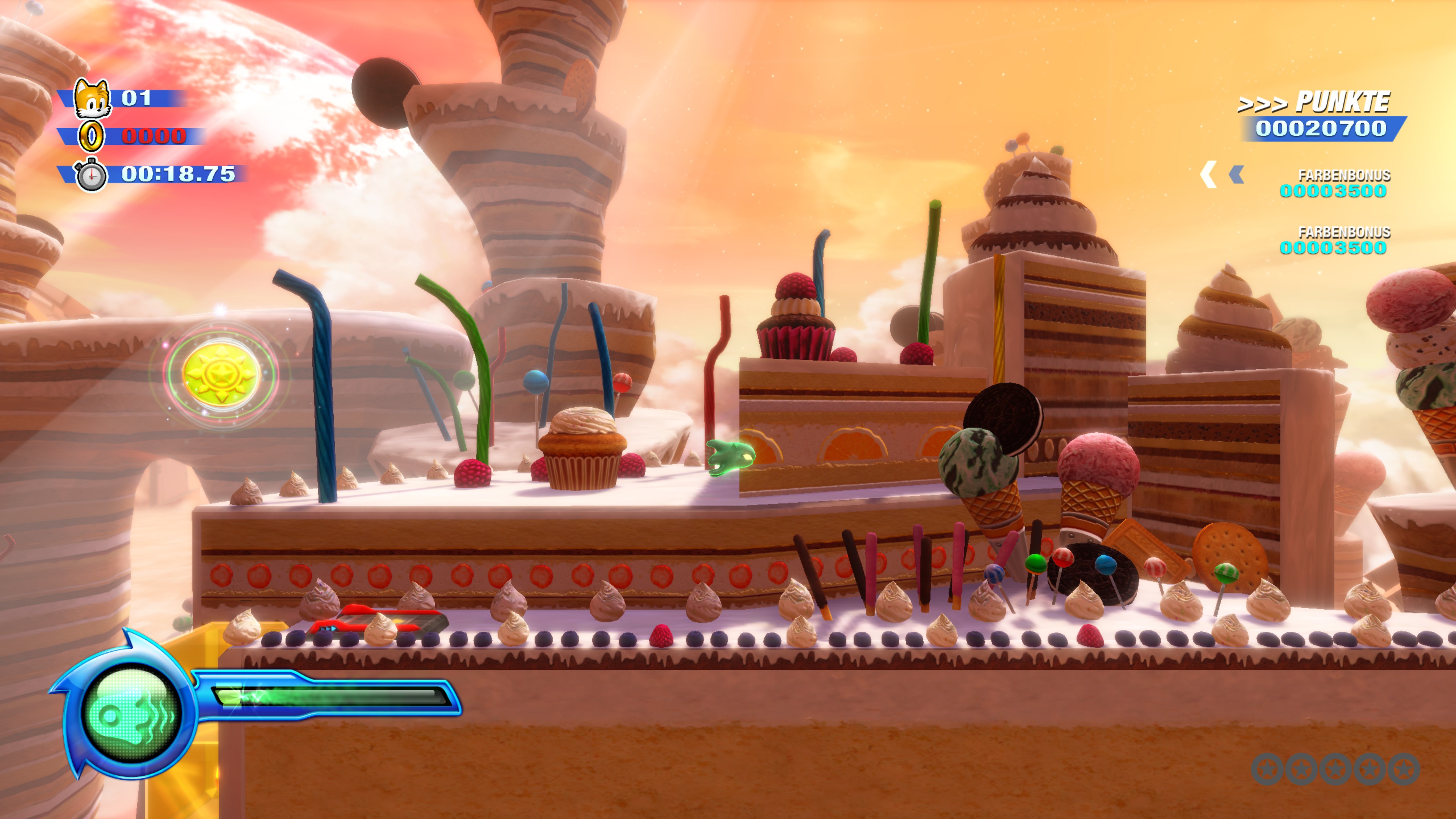Select the gold ring counter icon

click(x=91, y=136)
